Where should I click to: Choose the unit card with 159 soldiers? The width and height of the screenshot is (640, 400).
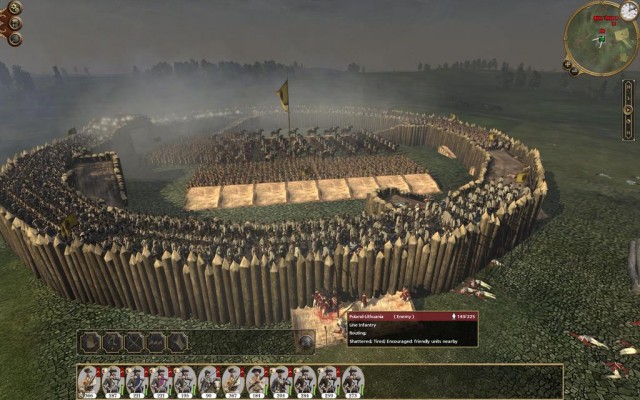coord(328,381)
